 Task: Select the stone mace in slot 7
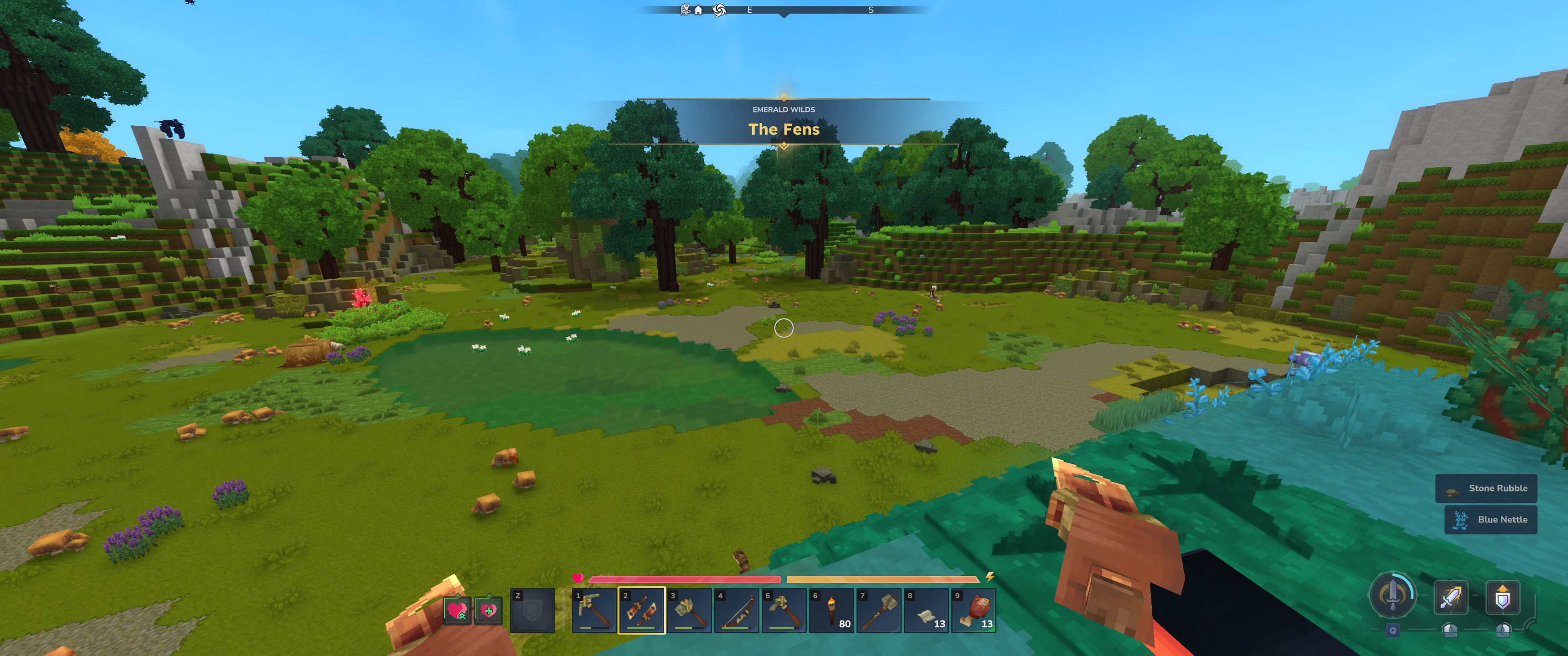[879, 610]
